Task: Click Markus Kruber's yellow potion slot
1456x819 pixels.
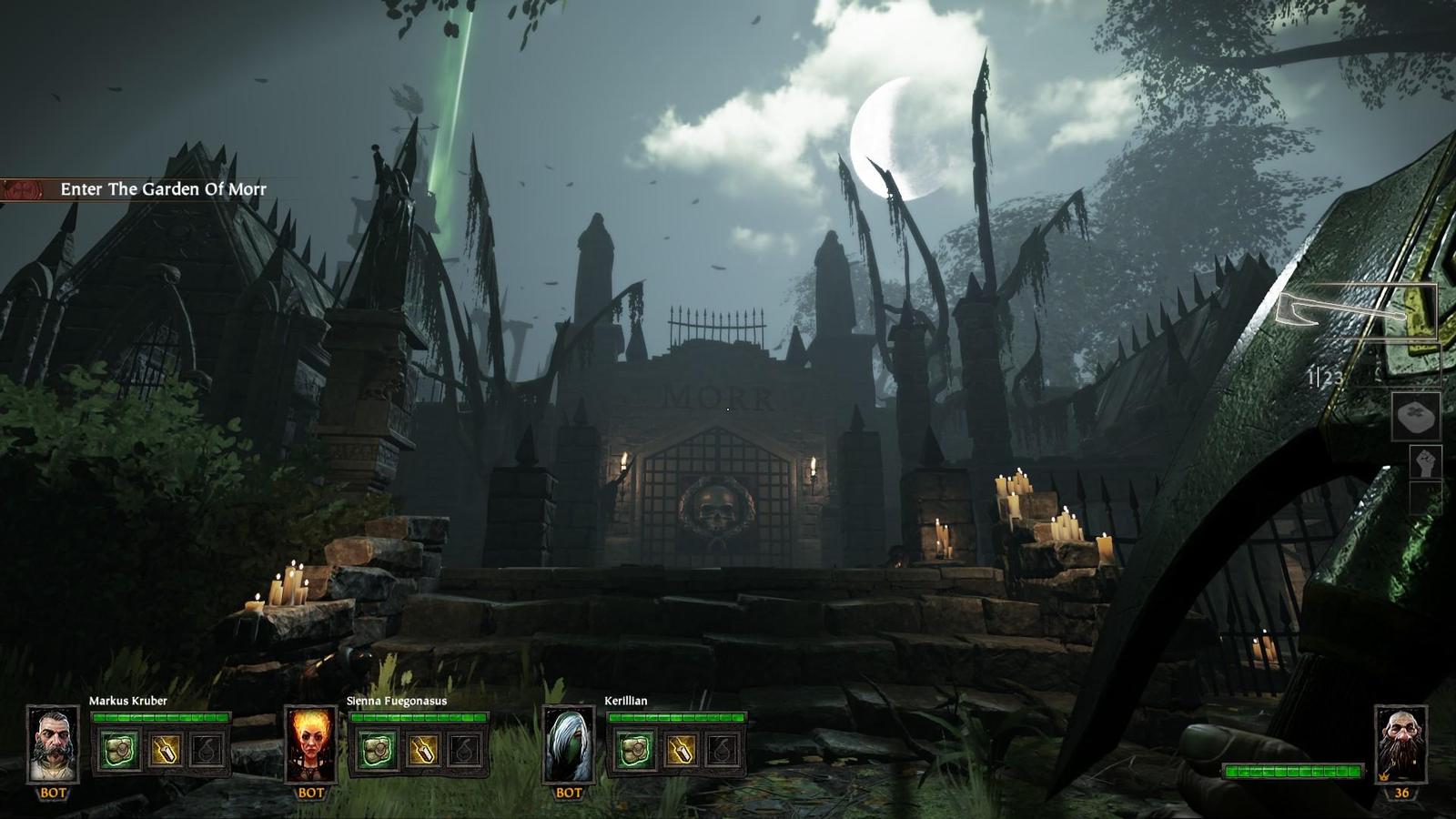Action: click(165, 751)
